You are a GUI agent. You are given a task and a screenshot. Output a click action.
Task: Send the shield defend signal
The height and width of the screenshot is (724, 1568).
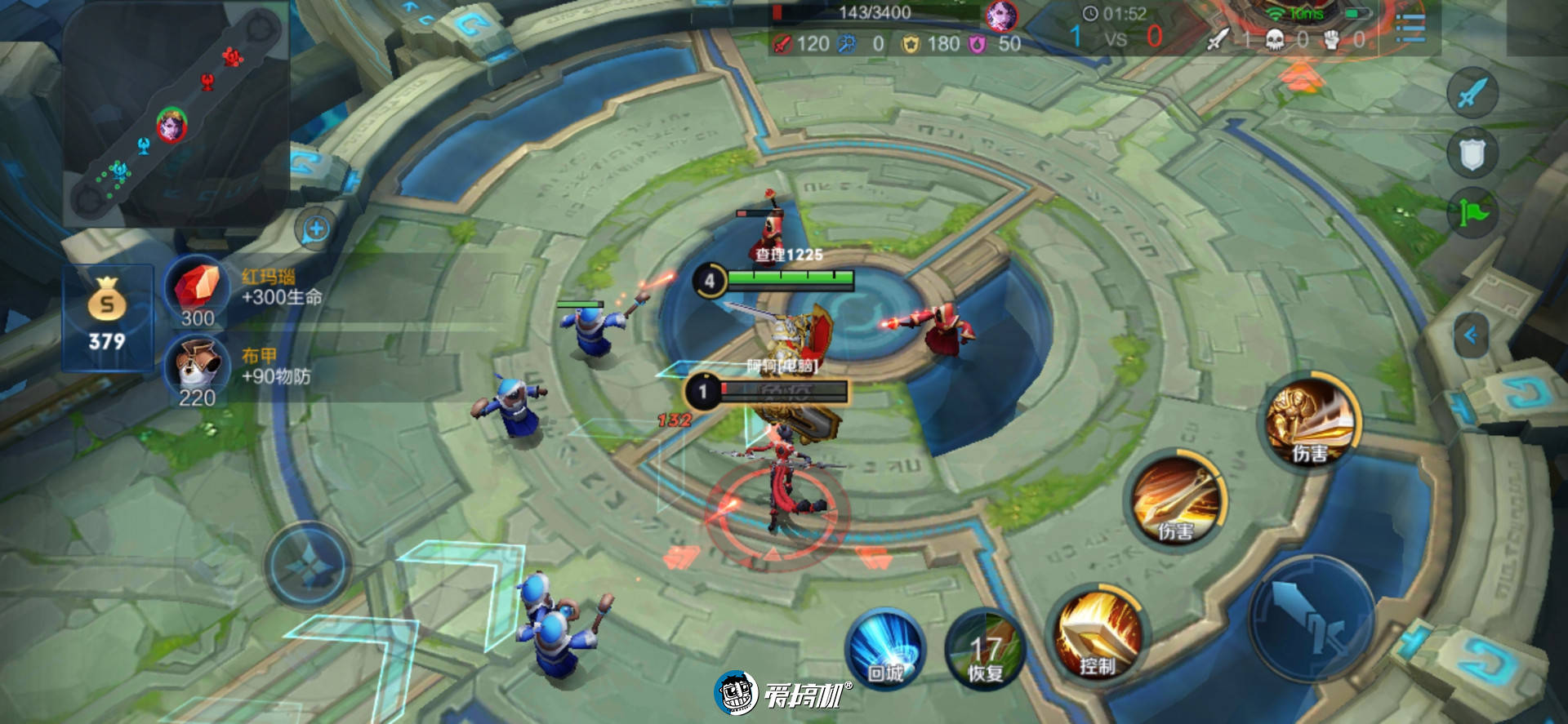pos(1472,153)
